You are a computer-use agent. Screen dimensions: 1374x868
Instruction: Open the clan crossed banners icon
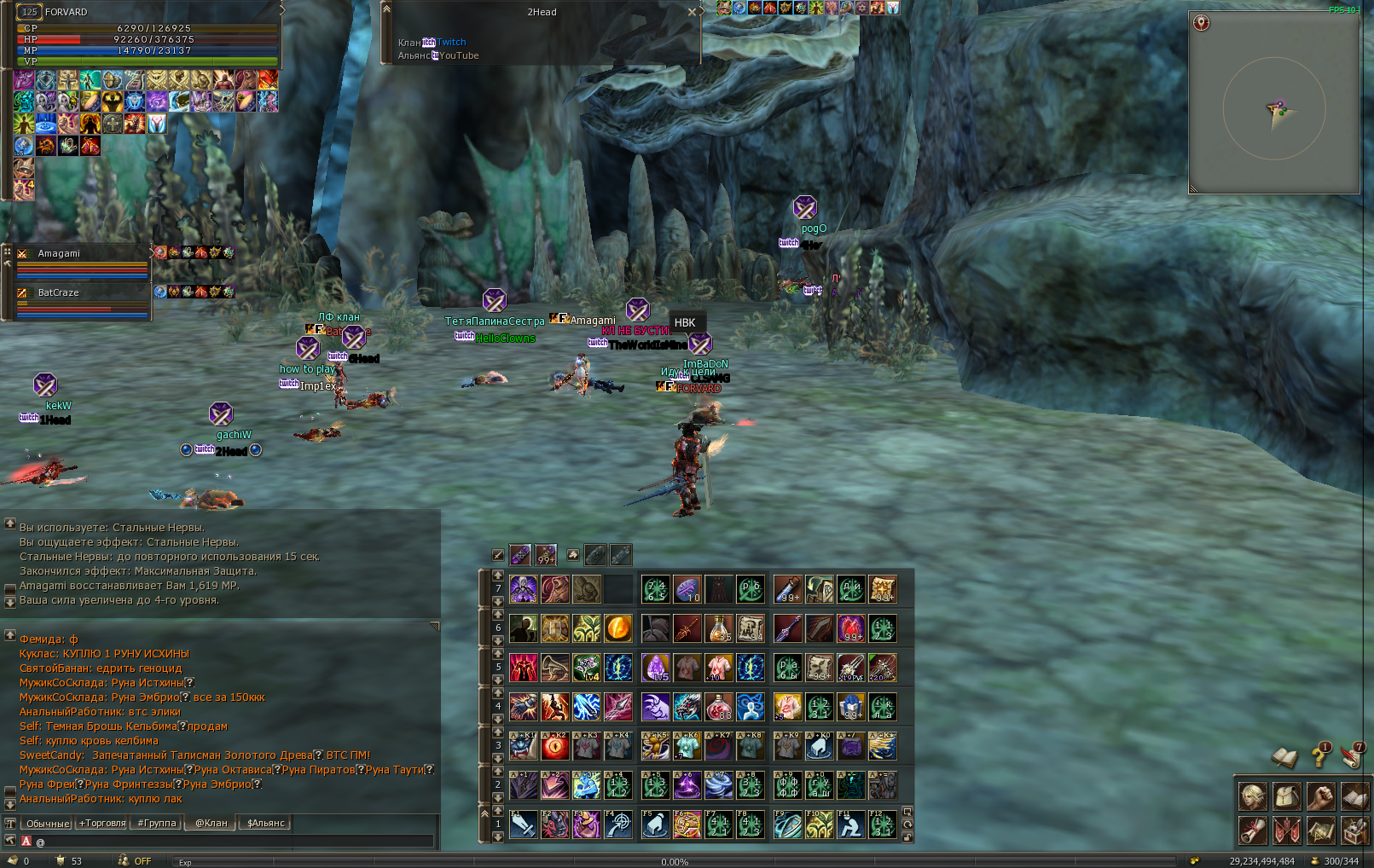click(1287, 829)
